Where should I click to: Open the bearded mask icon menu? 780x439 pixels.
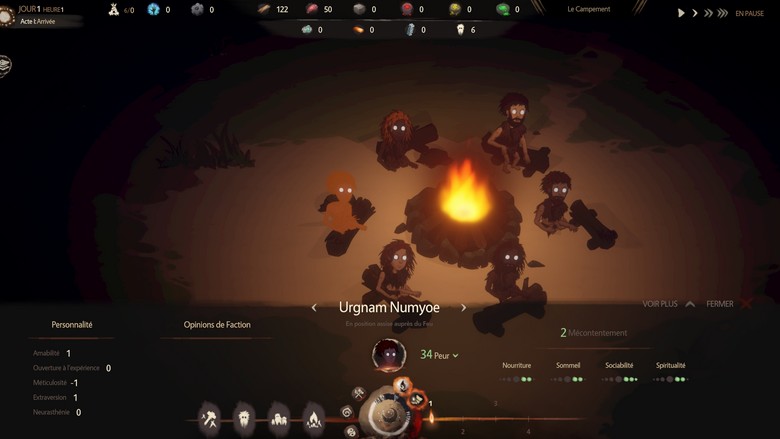coord(244,417)
